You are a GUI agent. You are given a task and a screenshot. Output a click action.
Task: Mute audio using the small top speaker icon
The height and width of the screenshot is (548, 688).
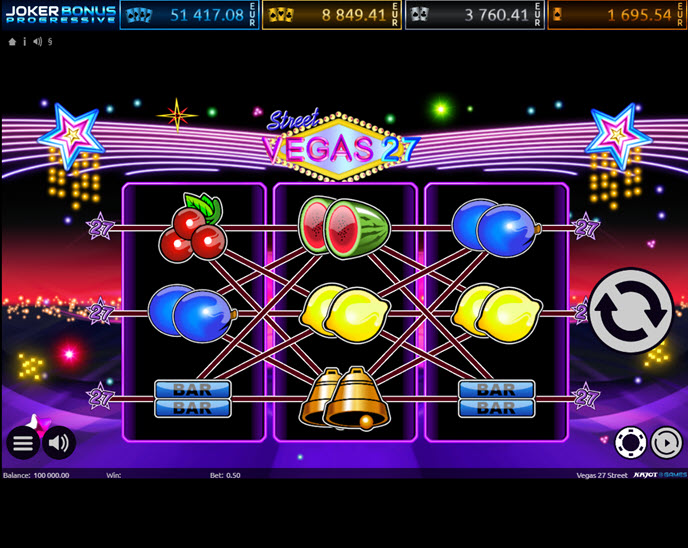(x=37, y=42)
